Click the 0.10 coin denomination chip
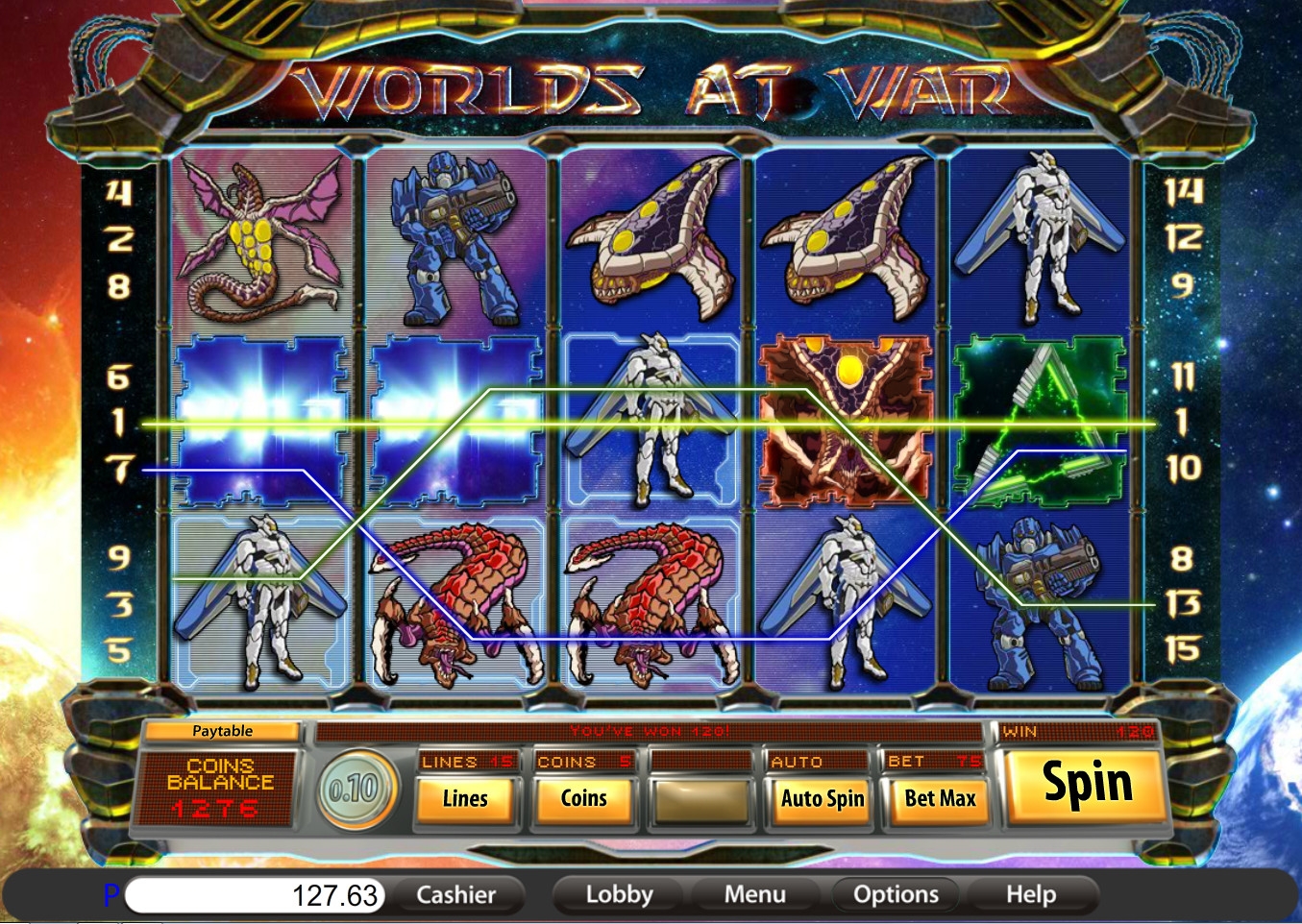 point(354,790)
